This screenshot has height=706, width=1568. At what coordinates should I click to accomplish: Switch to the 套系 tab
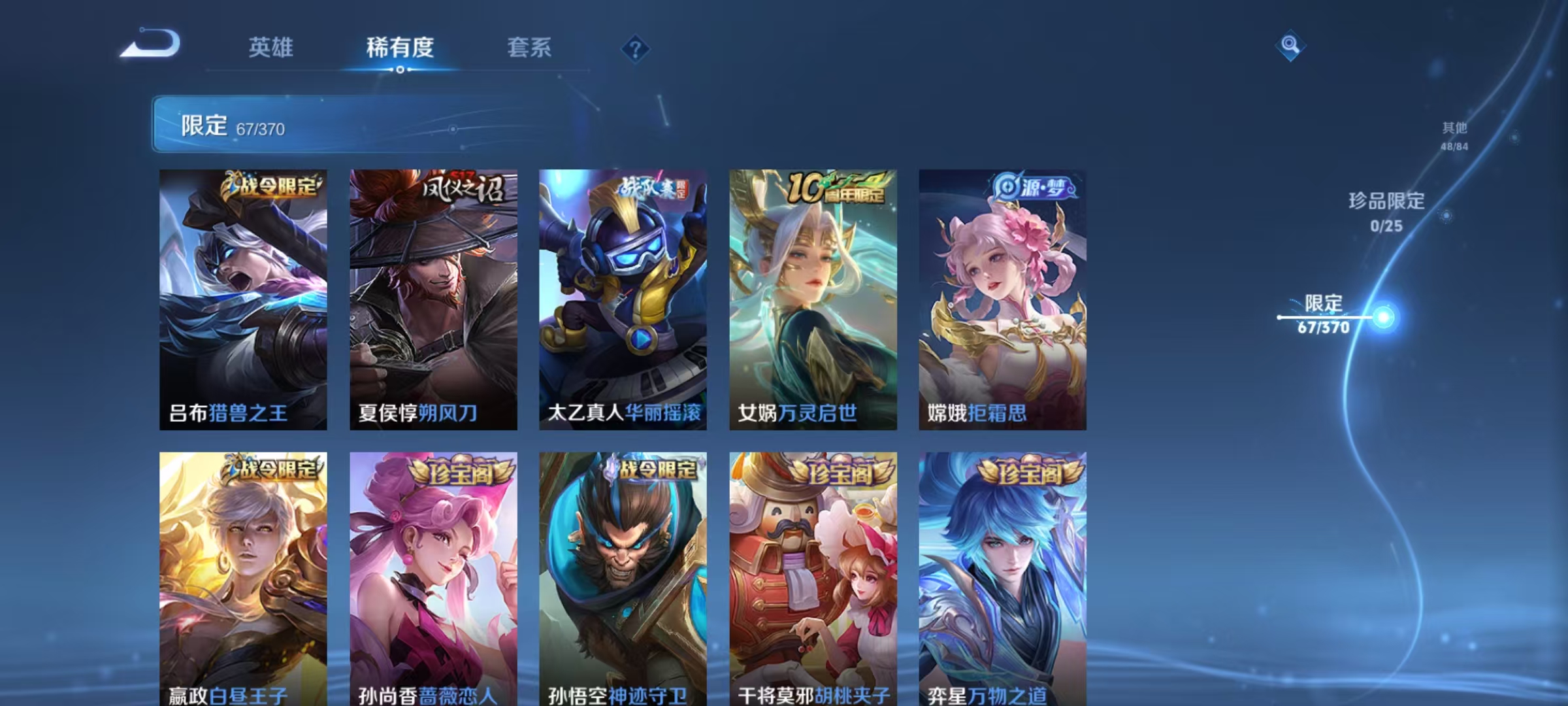click(529, 47)
